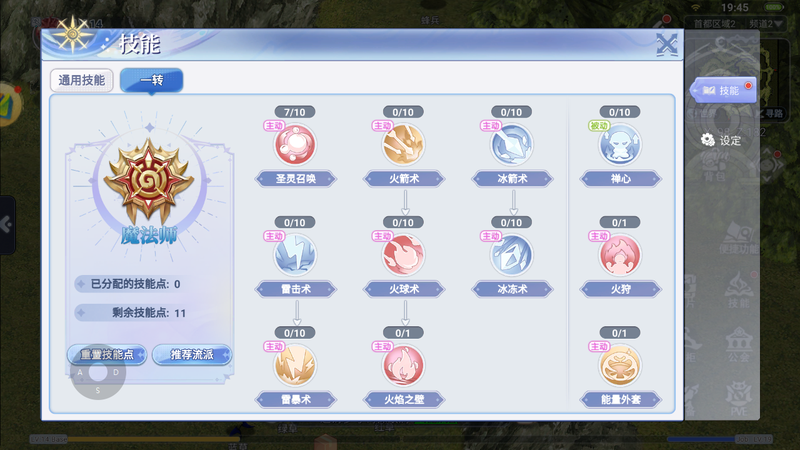800x450 pixels.
Task: Choose the 火箭术 skill icon
Action: (x=404, y=145)
